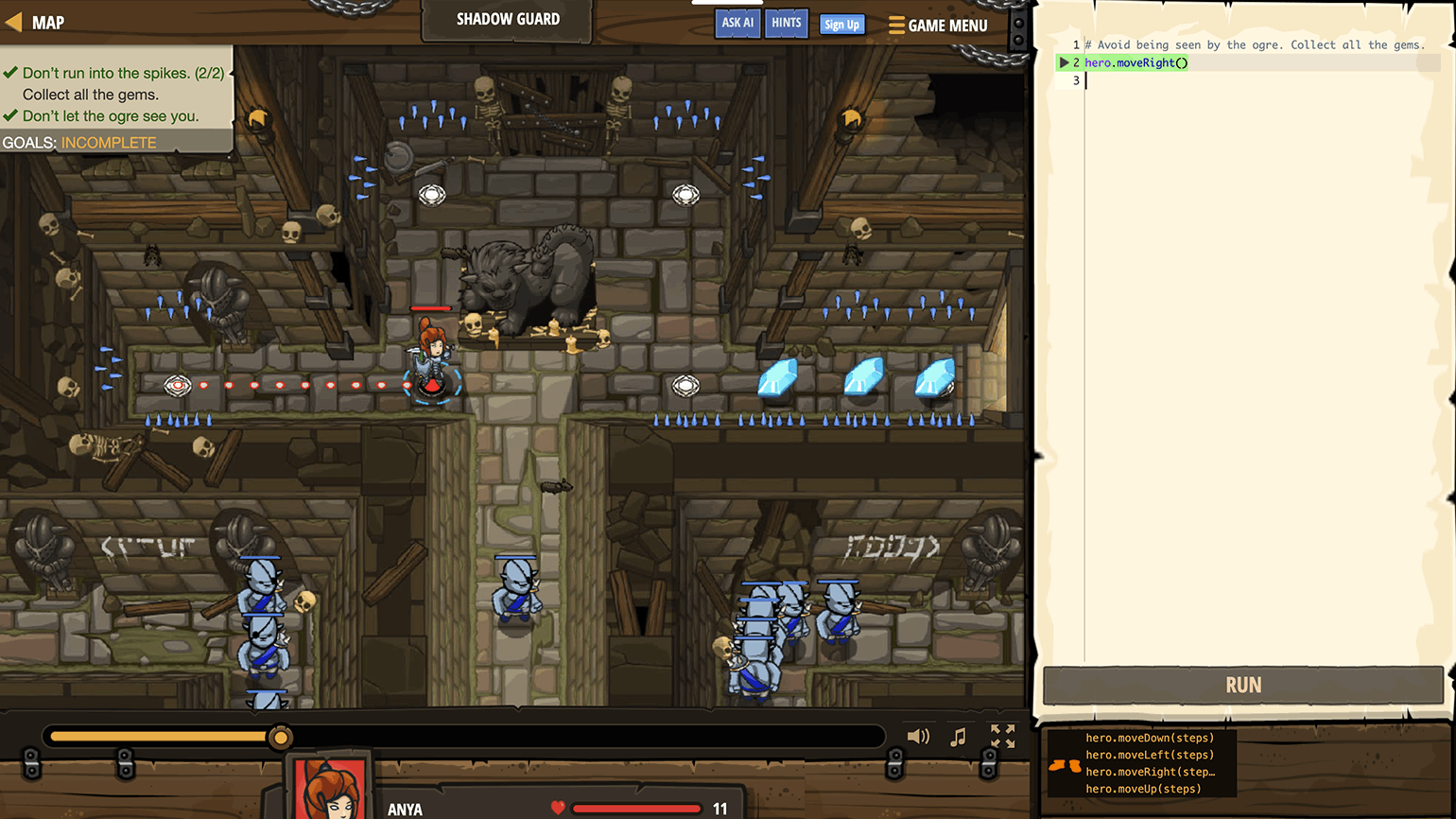This screenshot has height=819, width=1456.
Task: Show the level Hints
Action: [x=786, y=23]
